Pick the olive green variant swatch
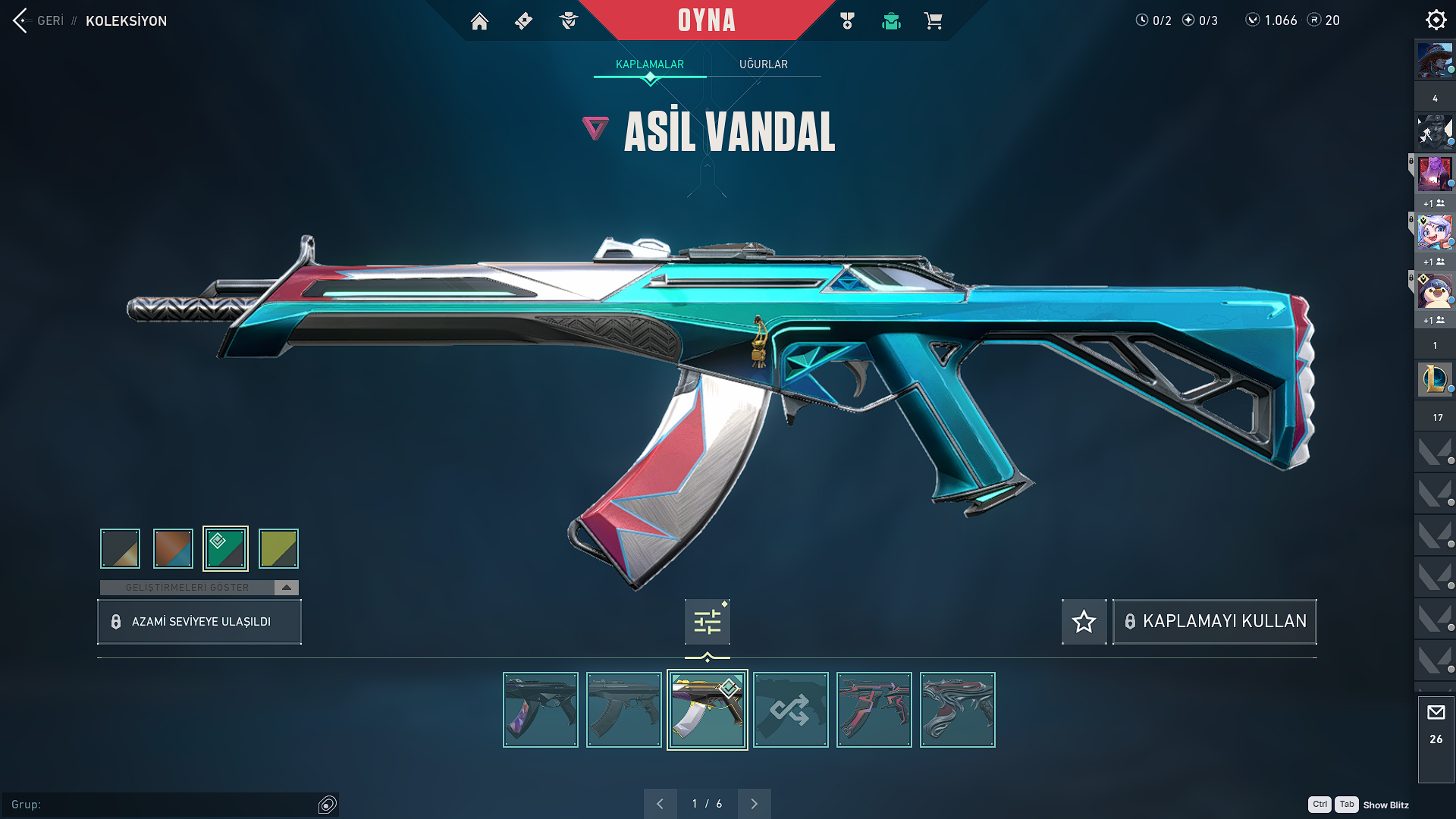 278,548
